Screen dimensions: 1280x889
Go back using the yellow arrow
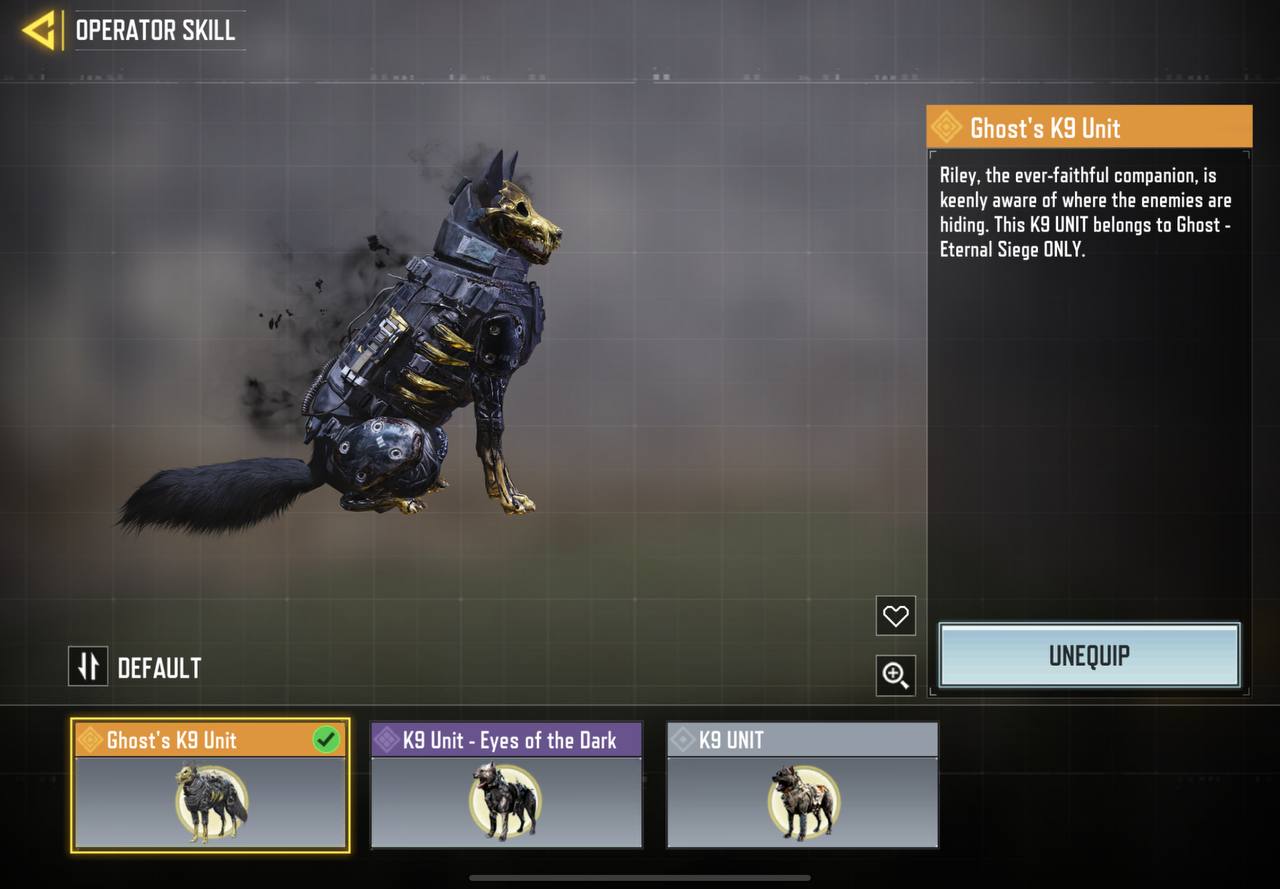pyautogui.click(x=39, y=30)
